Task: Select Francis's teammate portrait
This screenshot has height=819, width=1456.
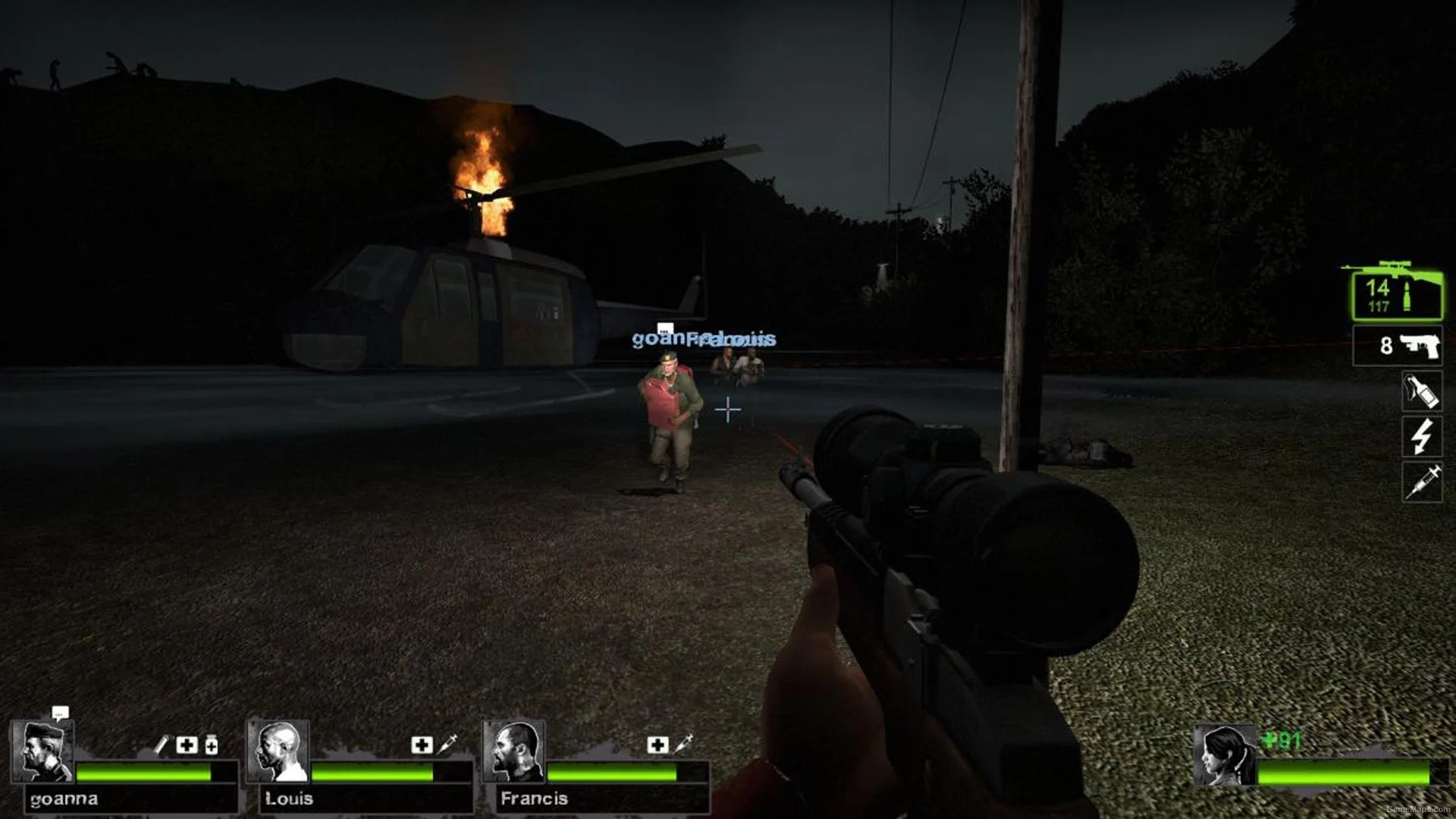Action: 514,751
